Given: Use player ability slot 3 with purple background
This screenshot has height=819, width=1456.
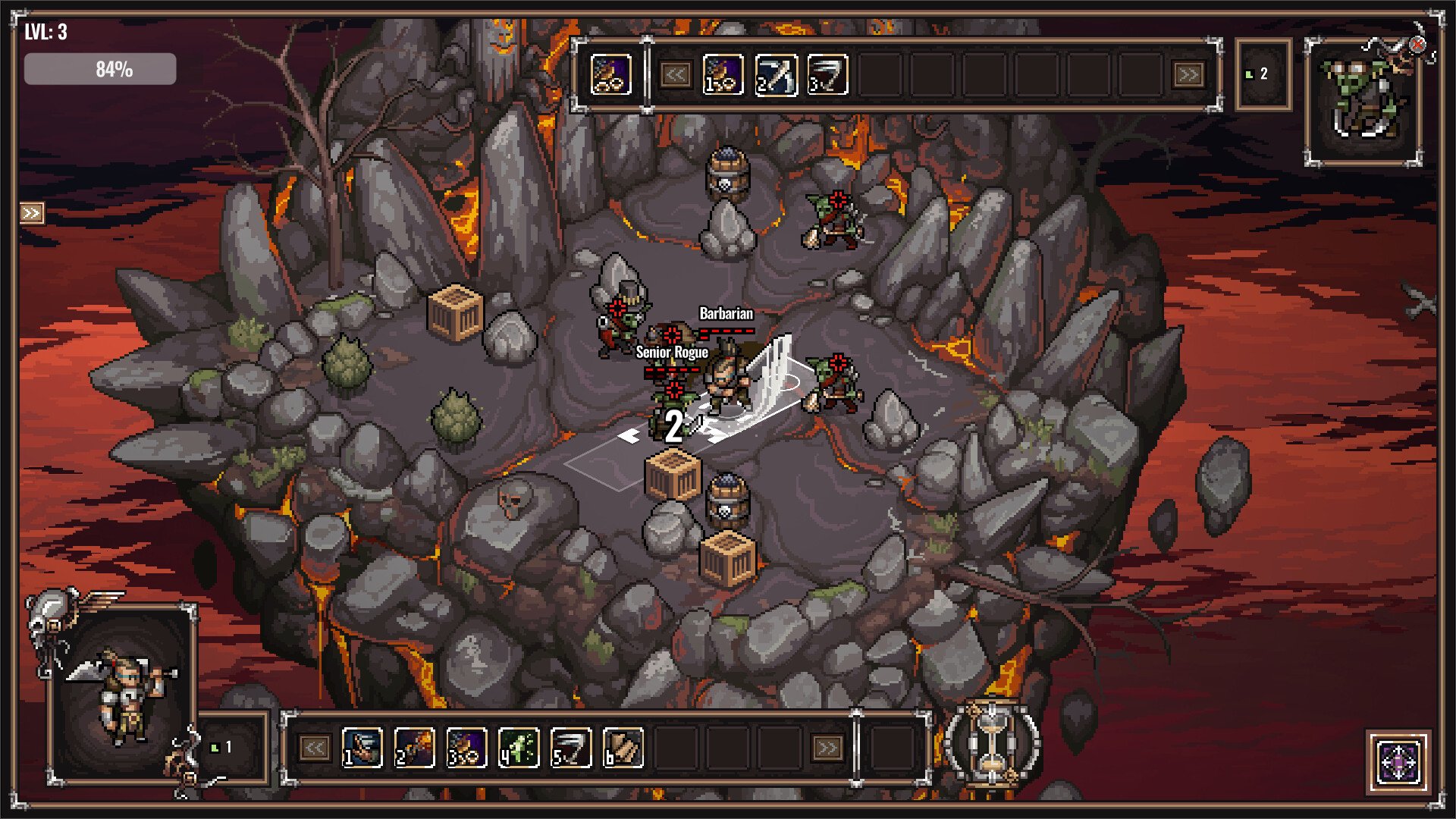Looking at the screenshot, I should tap(466, 748).
